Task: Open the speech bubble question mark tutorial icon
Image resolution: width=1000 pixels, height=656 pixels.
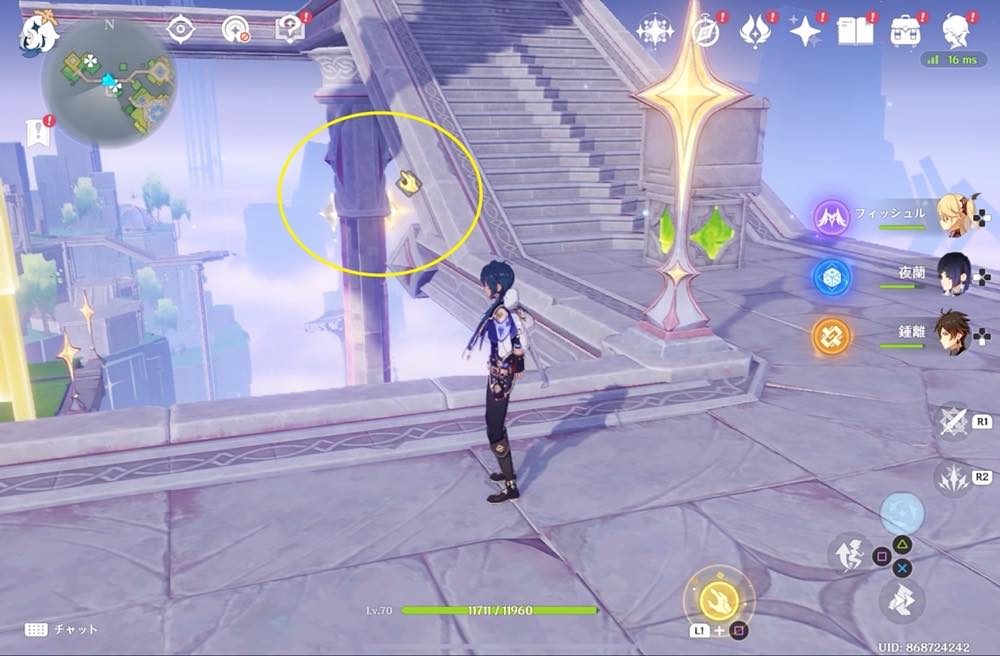Action: 291,30
